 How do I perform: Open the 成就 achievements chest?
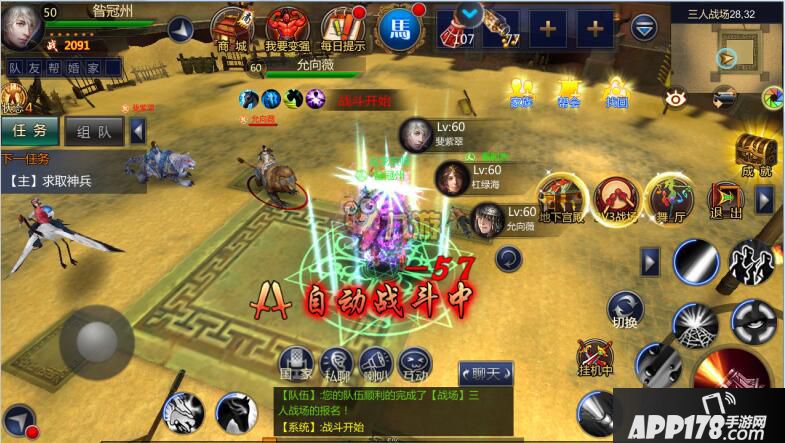pyautogui.click(x=757, y=156)
